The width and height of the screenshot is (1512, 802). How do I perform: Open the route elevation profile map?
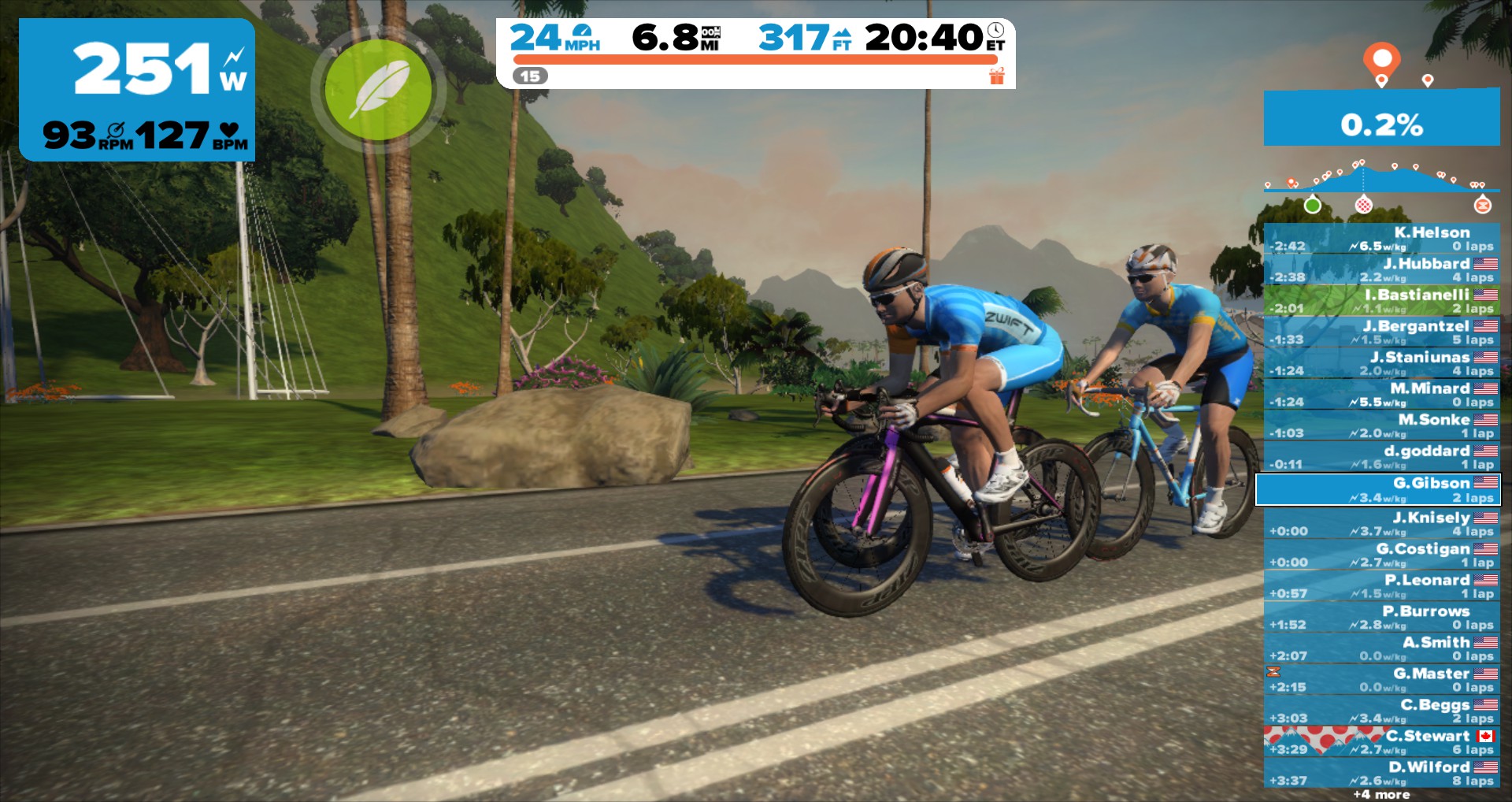point(1381,181)
